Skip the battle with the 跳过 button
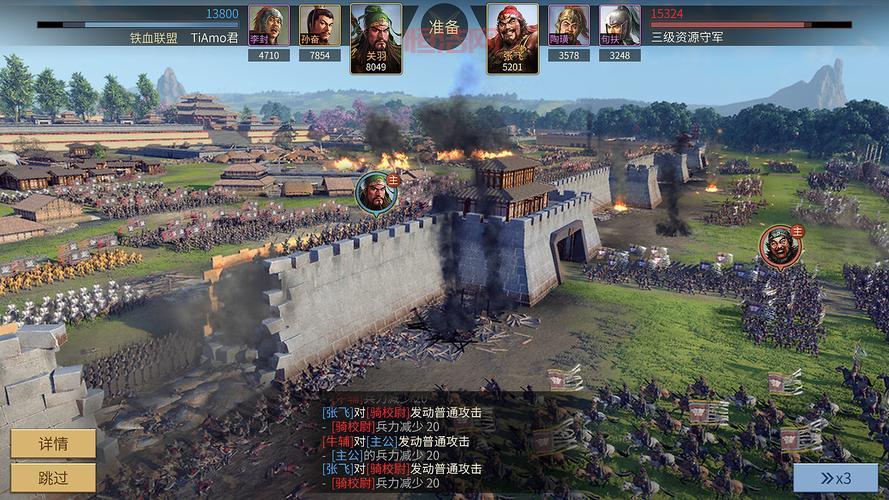The width and height of the screenshot is (889, 500). click(x=53, y=477)
